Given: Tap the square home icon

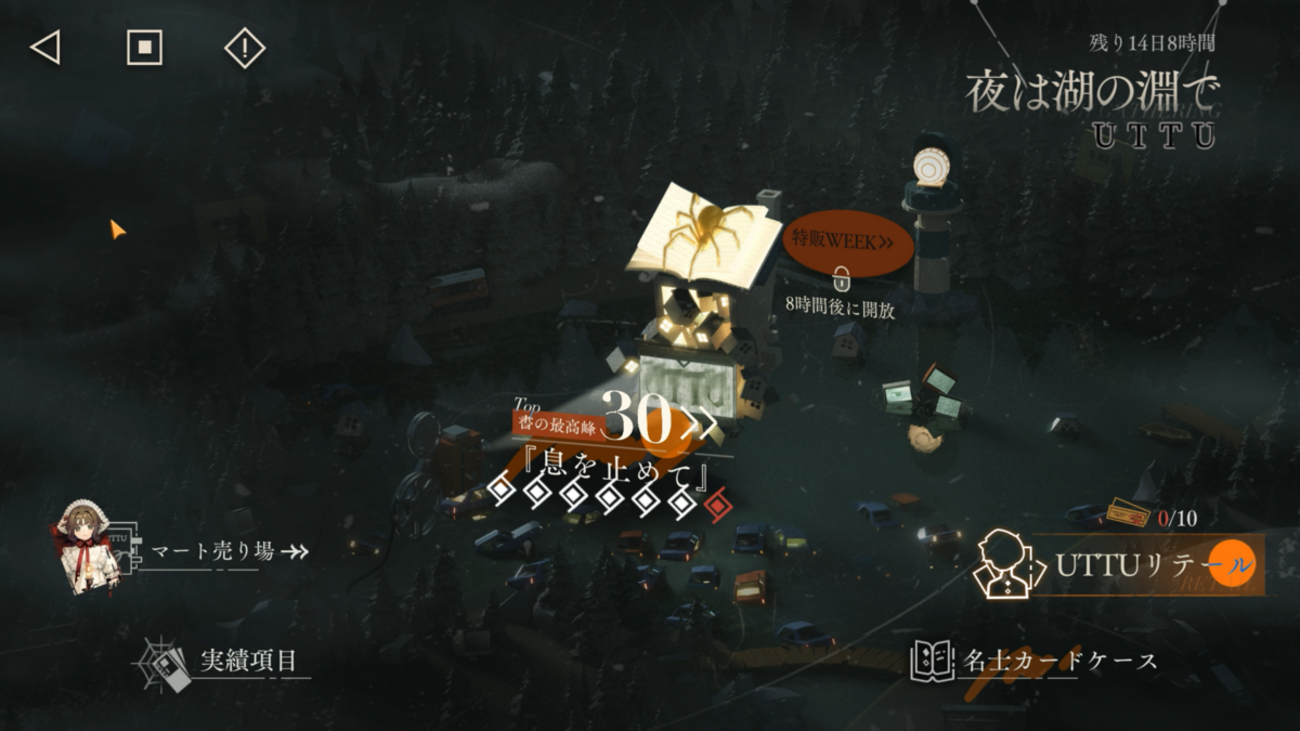Looking at the screenshot, I should [x=145, y=48].
